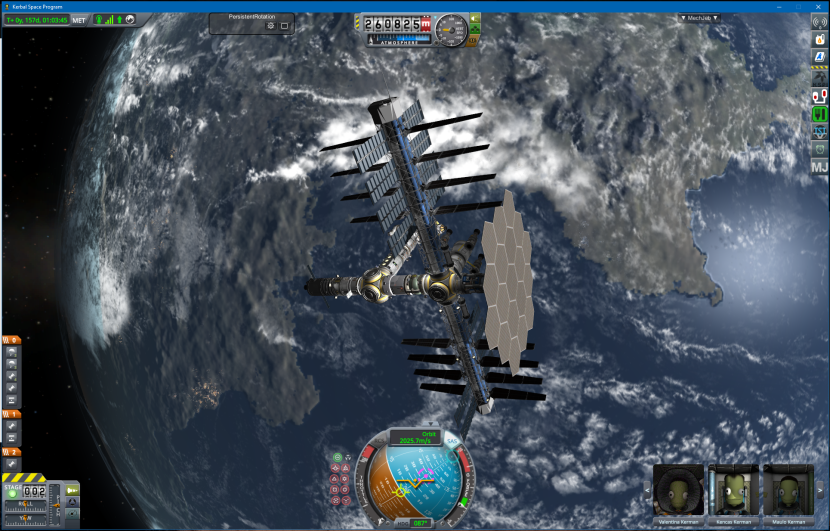Open the MechJeb dropdown menu
The height and width of the screenshot is (531, 830).
click(x=699, y=18)
